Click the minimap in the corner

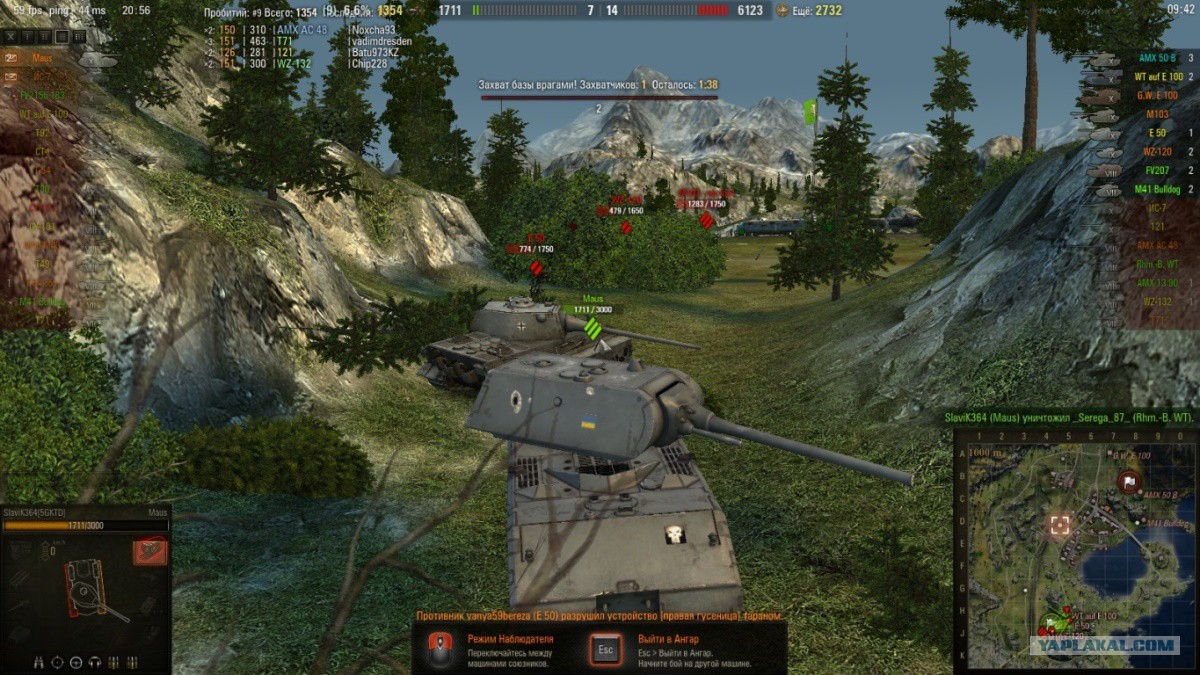(x=1074, y=551)
